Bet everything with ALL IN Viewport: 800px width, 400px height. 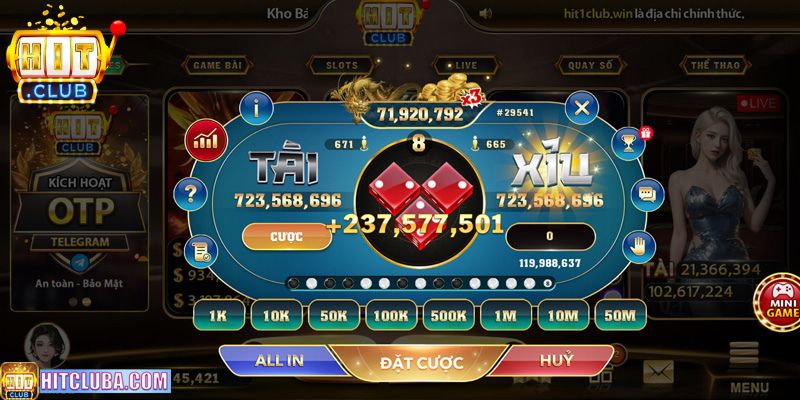pos(283,359)
